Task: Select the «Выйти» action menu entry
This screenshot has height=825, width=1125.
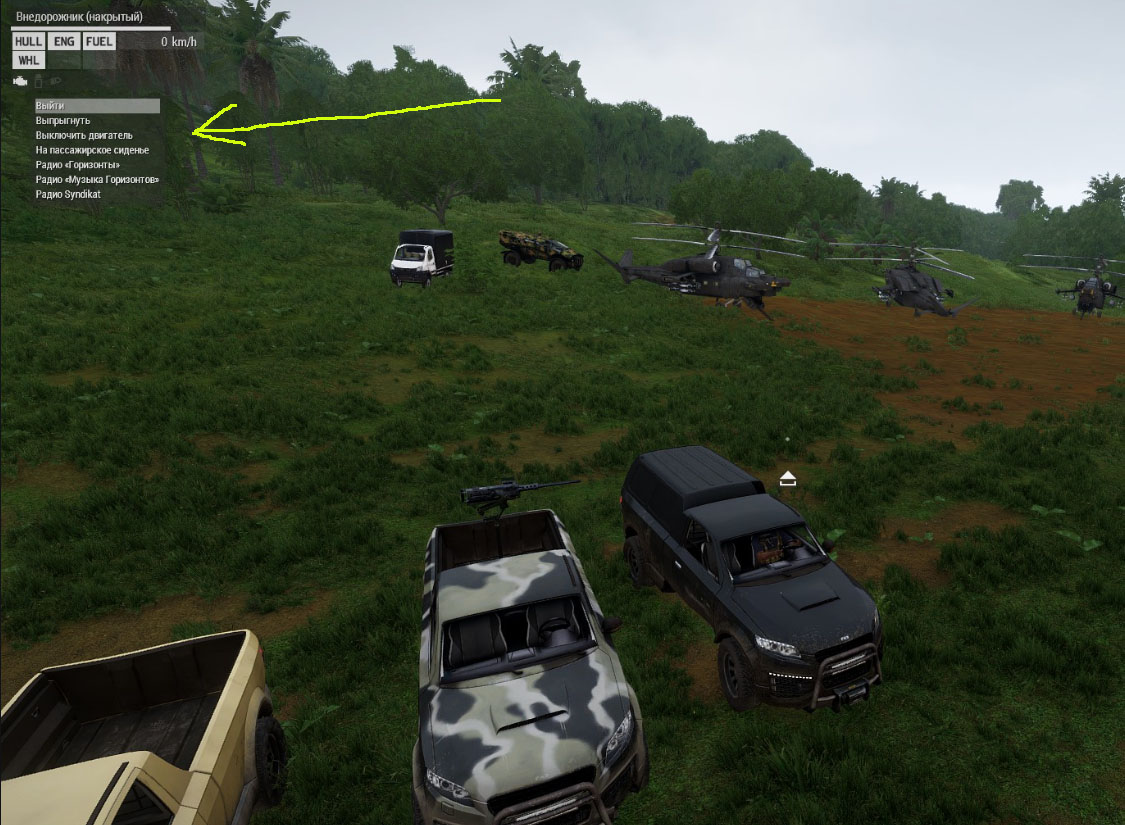Action: 50,106
